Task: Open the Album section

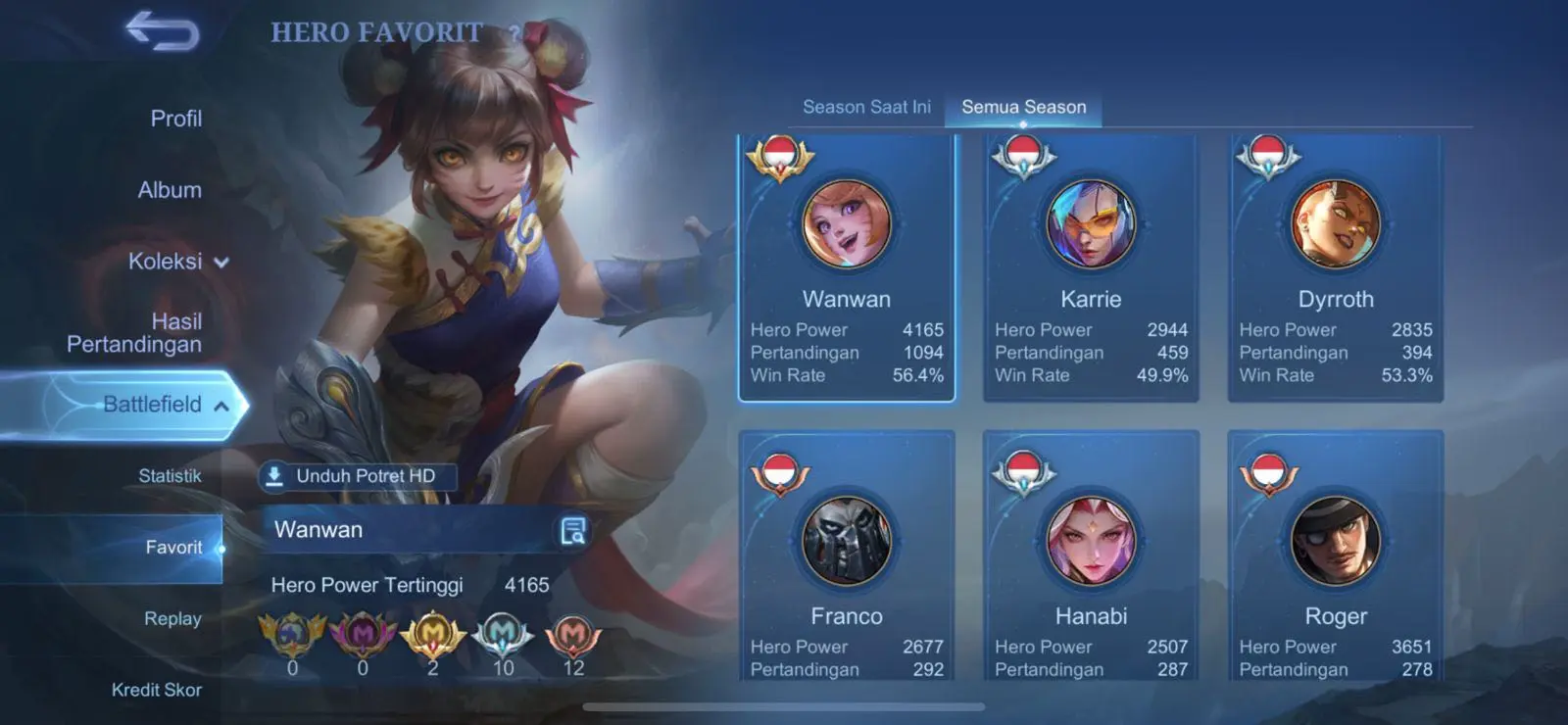Action: [170, 190]
